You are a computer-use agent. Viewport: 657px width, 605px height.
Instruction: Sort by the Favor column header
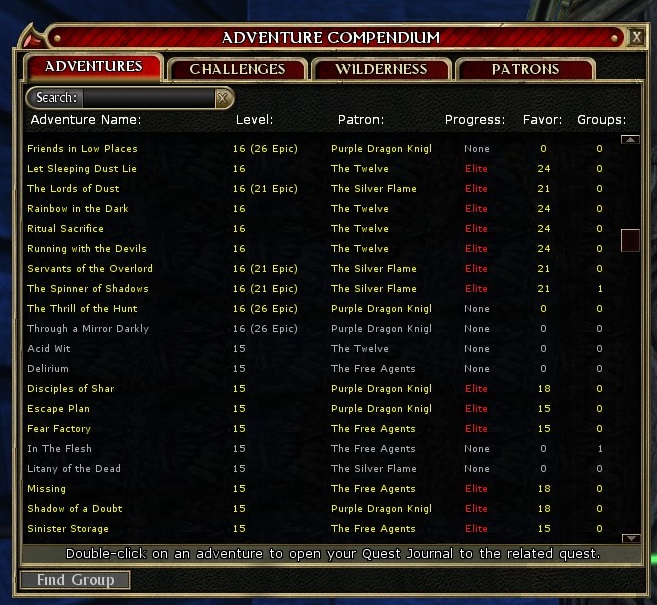point(542,120)
